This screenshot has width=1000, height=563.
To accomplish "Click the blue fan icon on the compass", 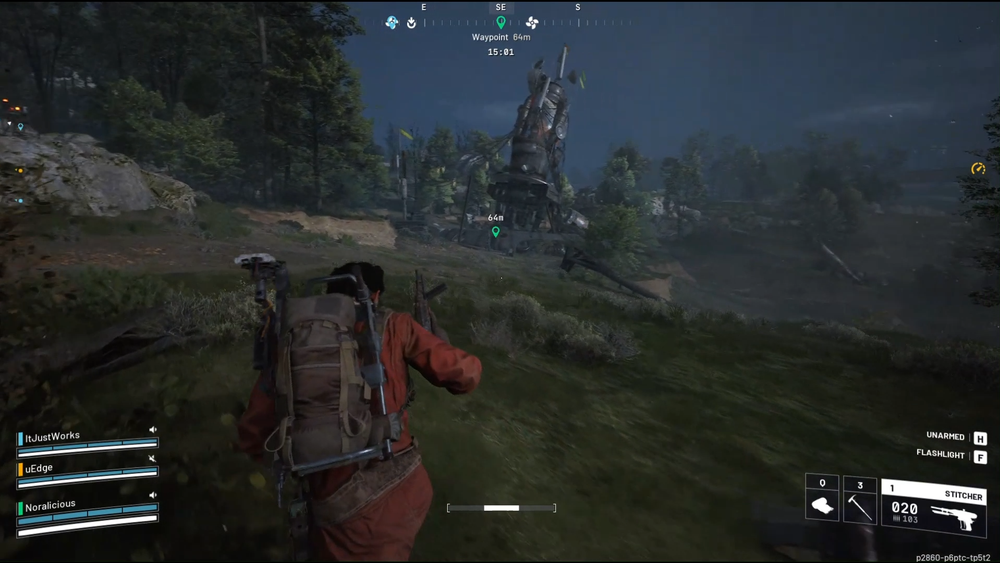I will tap(392, 22).
